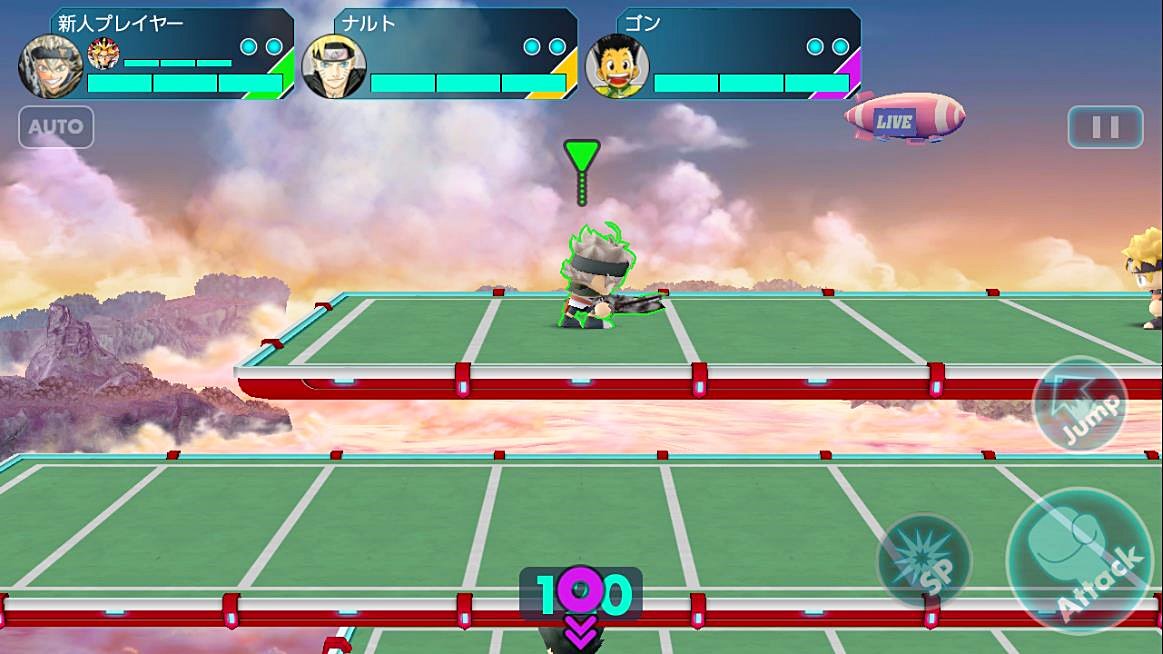This screenshot has width=1163, height=654.
Task: Activate the SP special move button
Action: (924, 562)
